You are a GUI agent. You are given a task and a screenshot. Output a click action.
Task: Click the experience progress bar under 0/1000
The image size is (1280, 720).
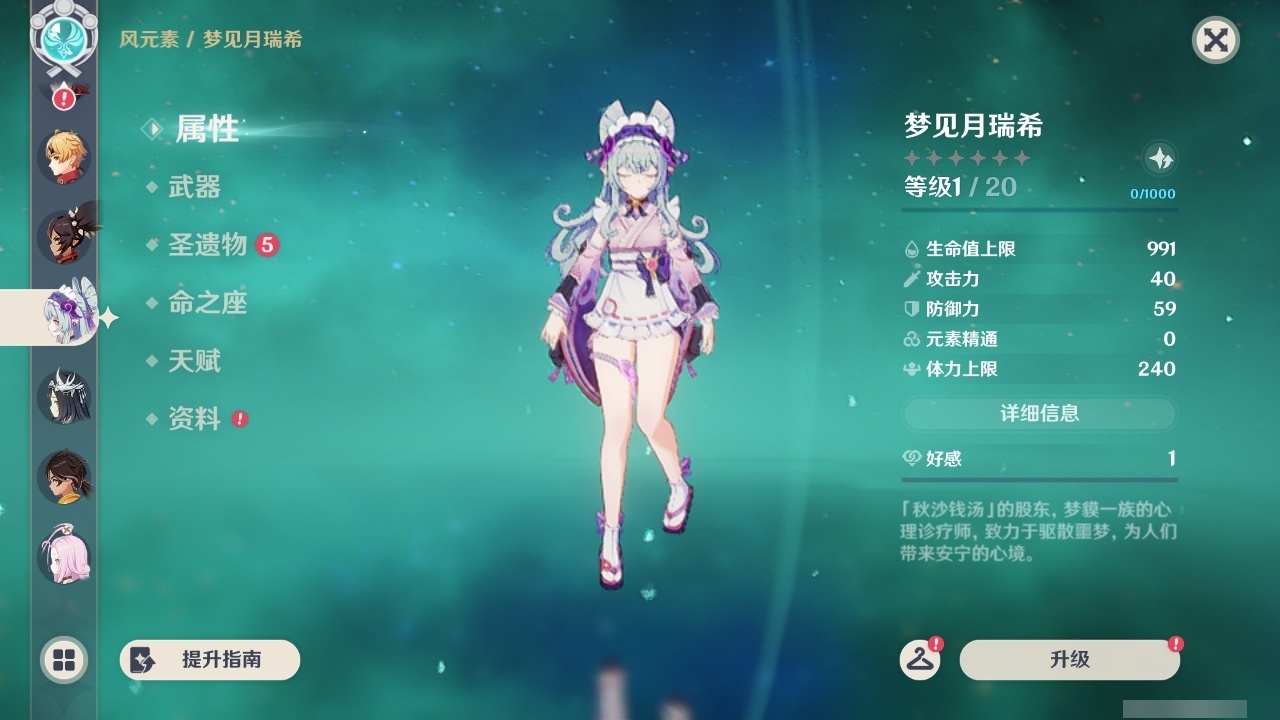(1040, 210)
